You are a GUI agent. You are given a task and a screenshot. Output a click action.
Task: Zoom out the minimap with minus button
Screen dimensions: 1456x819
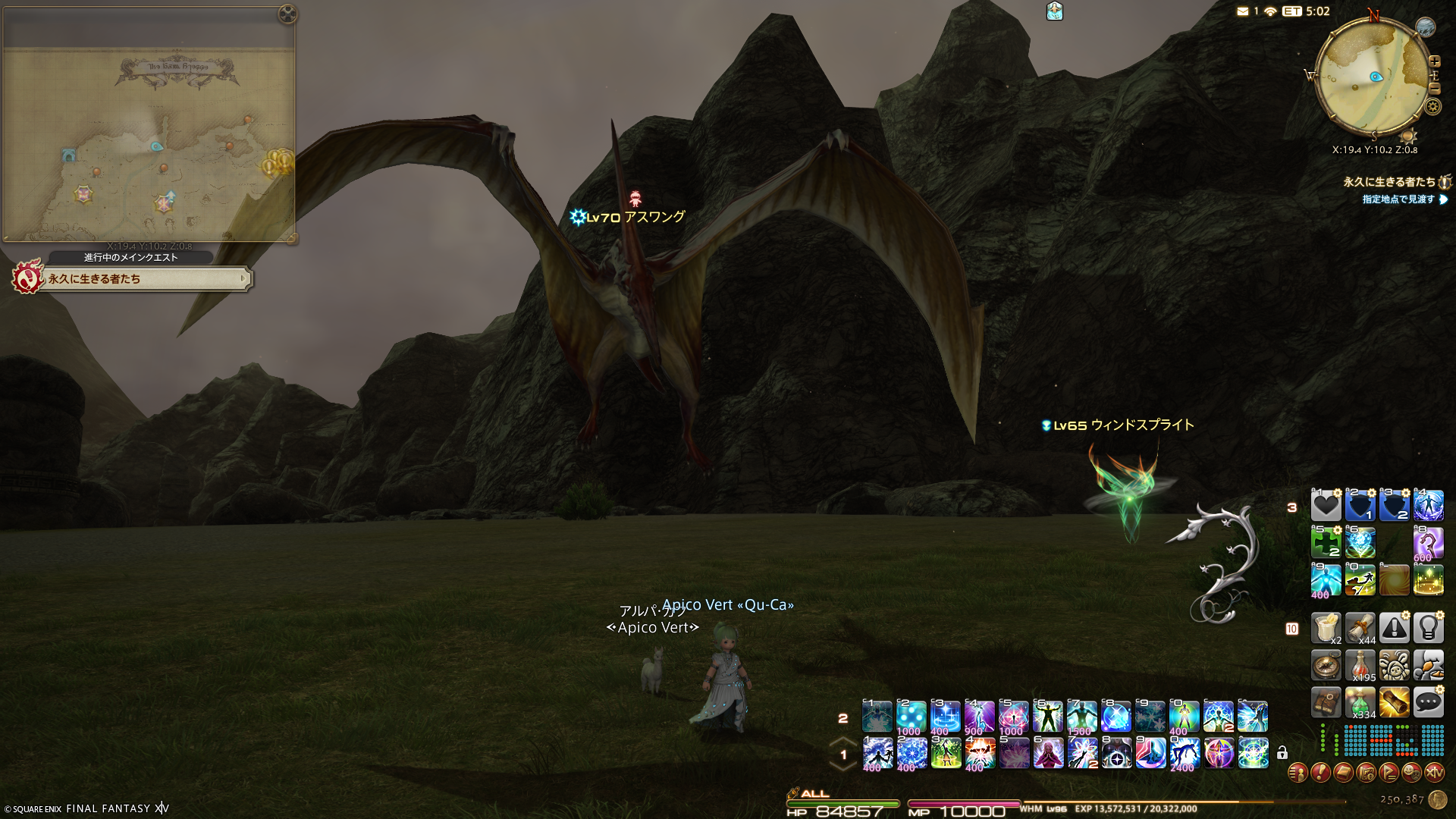pos(1434,89)
